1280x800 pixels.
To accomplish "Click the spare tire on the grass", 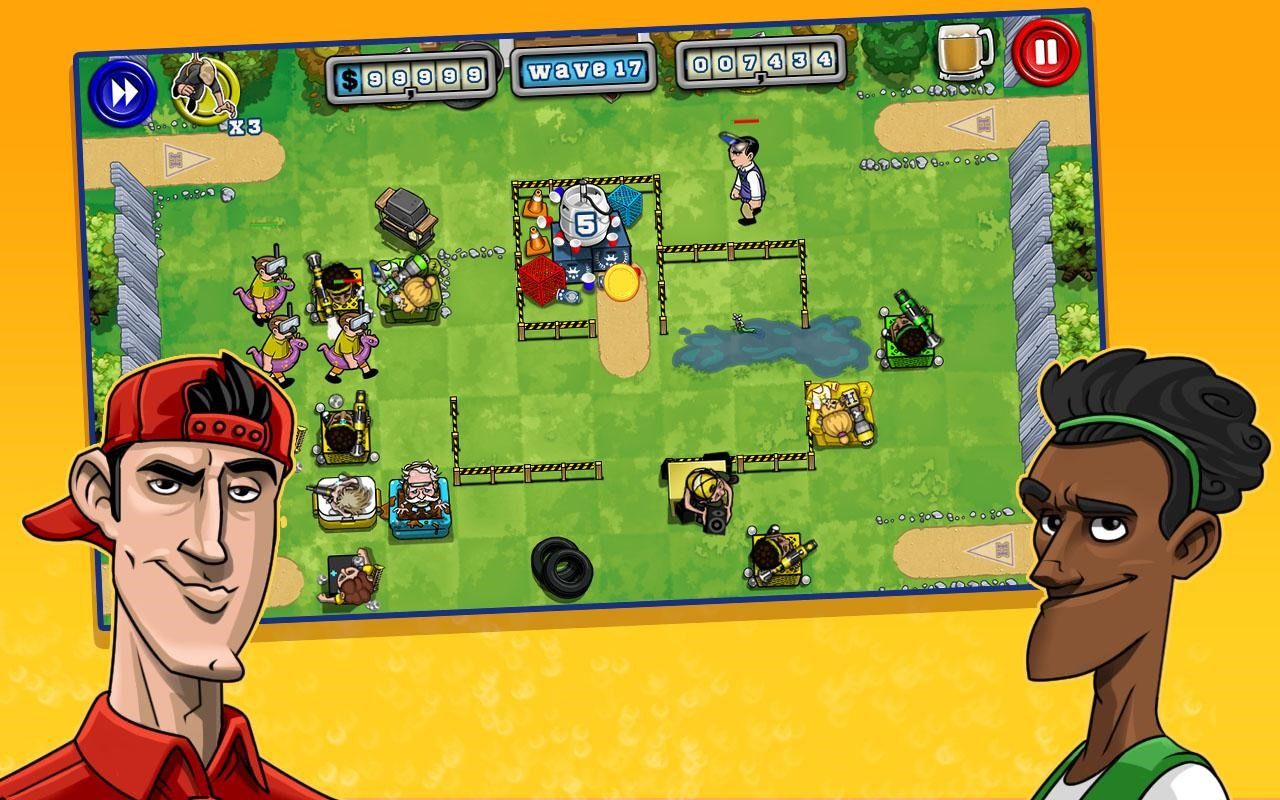I will point(560,565).
